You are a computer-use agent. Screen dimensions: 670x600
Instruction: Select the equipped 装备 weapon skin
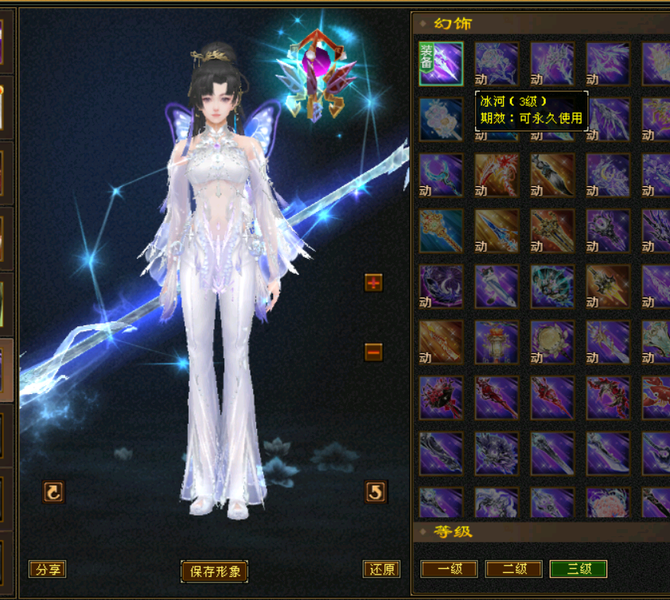(441, 63)
